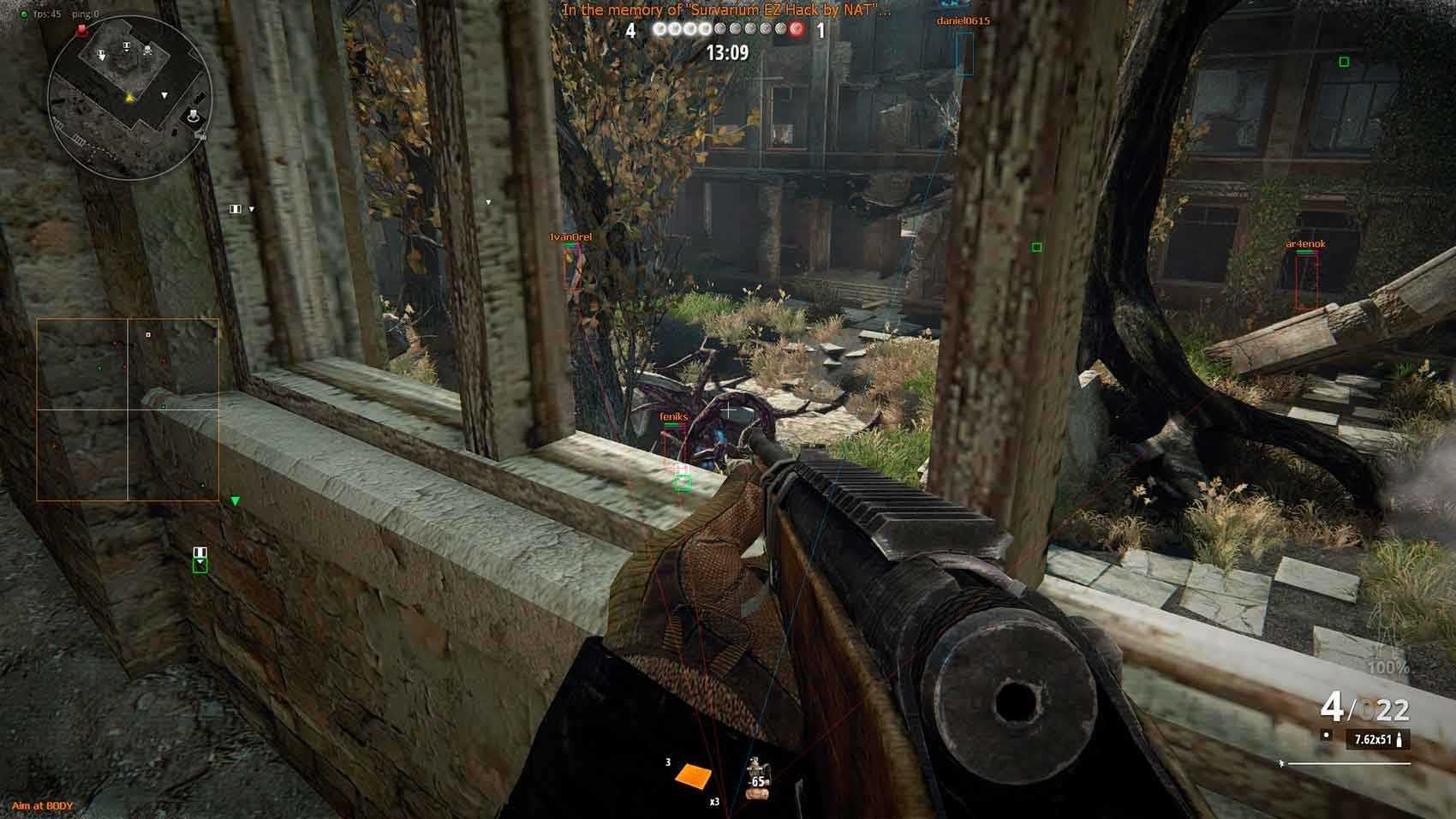
Task: Select the skull marker on the minimap
Action: (x=148, y=52)
